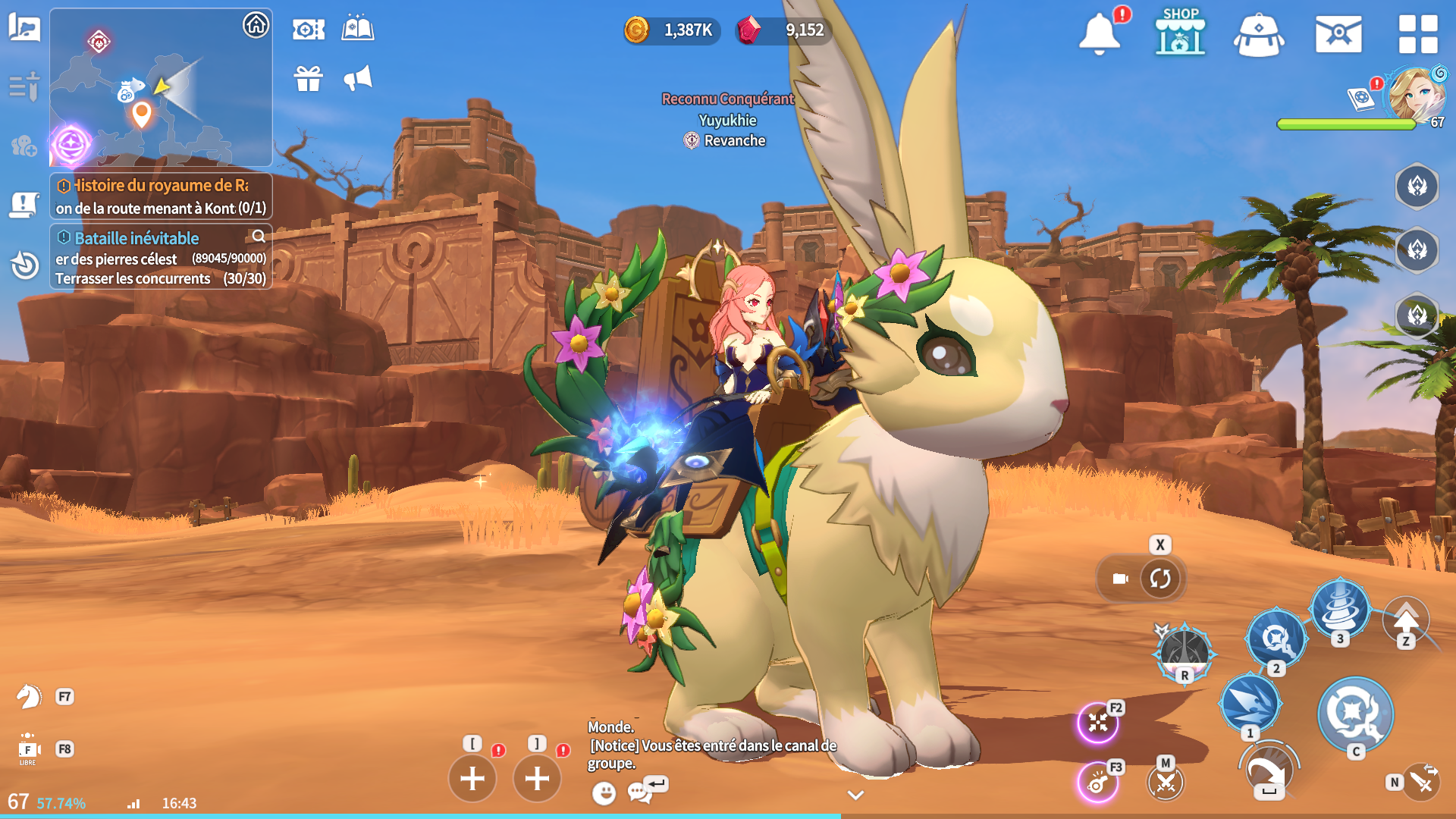Open the book guide icon
The width and height of the screenshot is (1456, 819).
(x=358, y=29)
